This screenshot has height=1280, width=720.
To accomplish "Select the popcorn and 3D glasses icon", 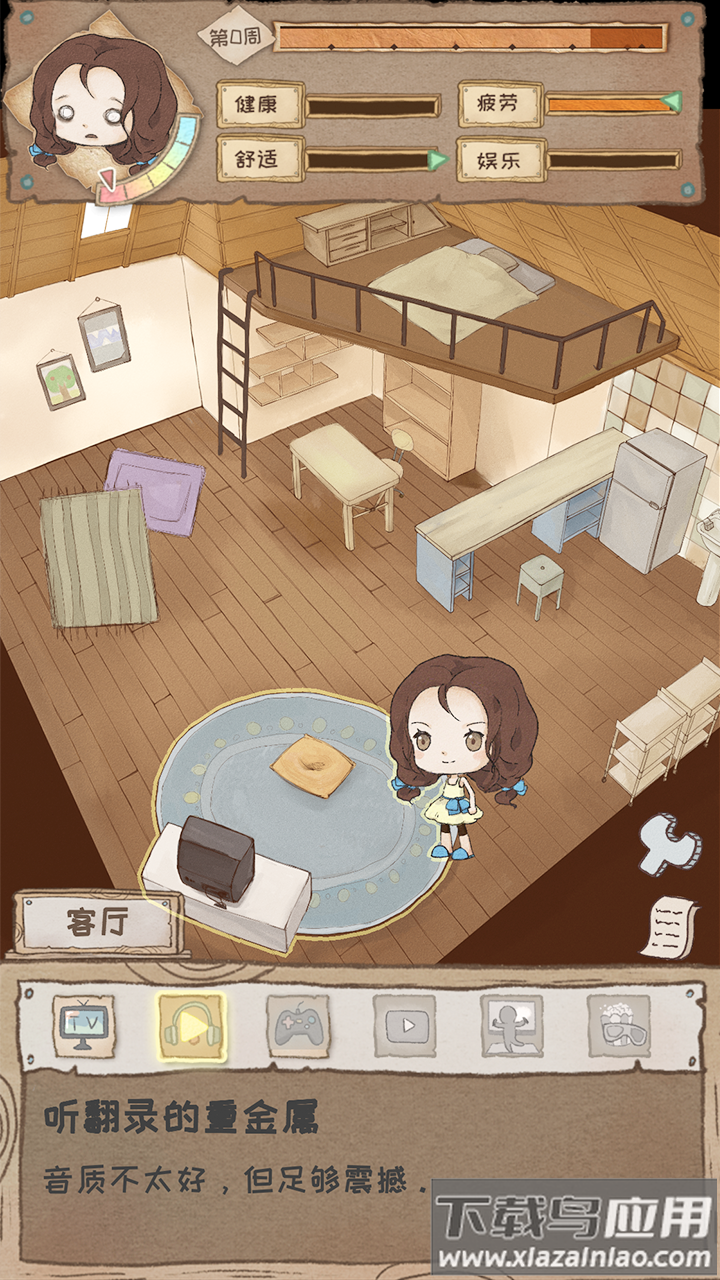I will [x=619, y=1026].
